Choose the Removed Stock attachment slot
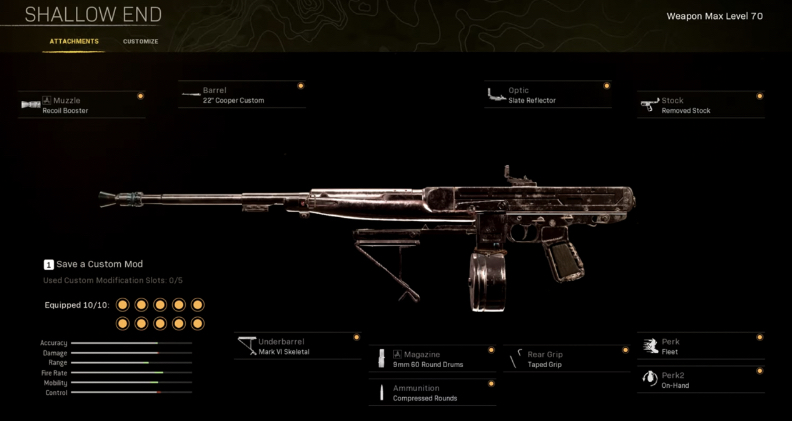792x421 pixels. pyautogui.click(x=700, y=105)
